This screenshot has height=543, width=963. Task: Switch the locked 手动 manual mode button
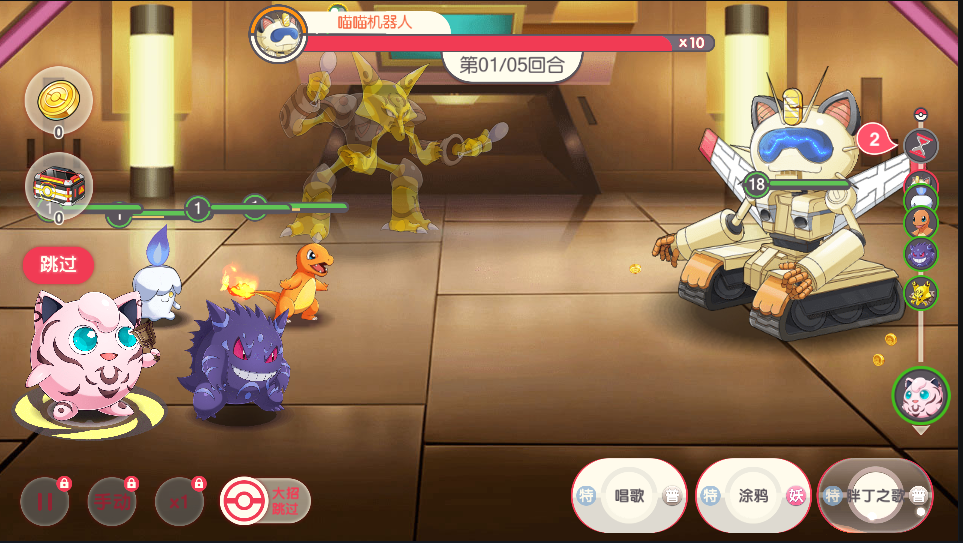click(112, 502)
